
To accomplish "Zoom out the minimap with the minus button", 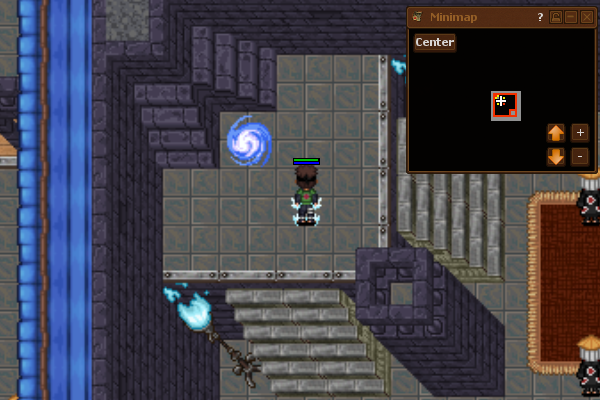I will 579,156.
